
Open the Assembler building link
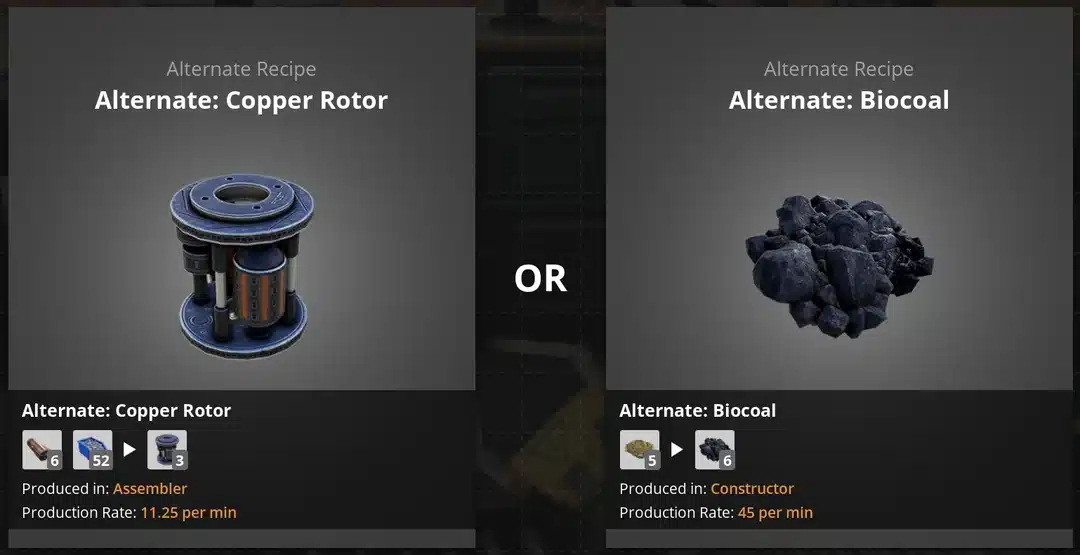click(150, 489)
